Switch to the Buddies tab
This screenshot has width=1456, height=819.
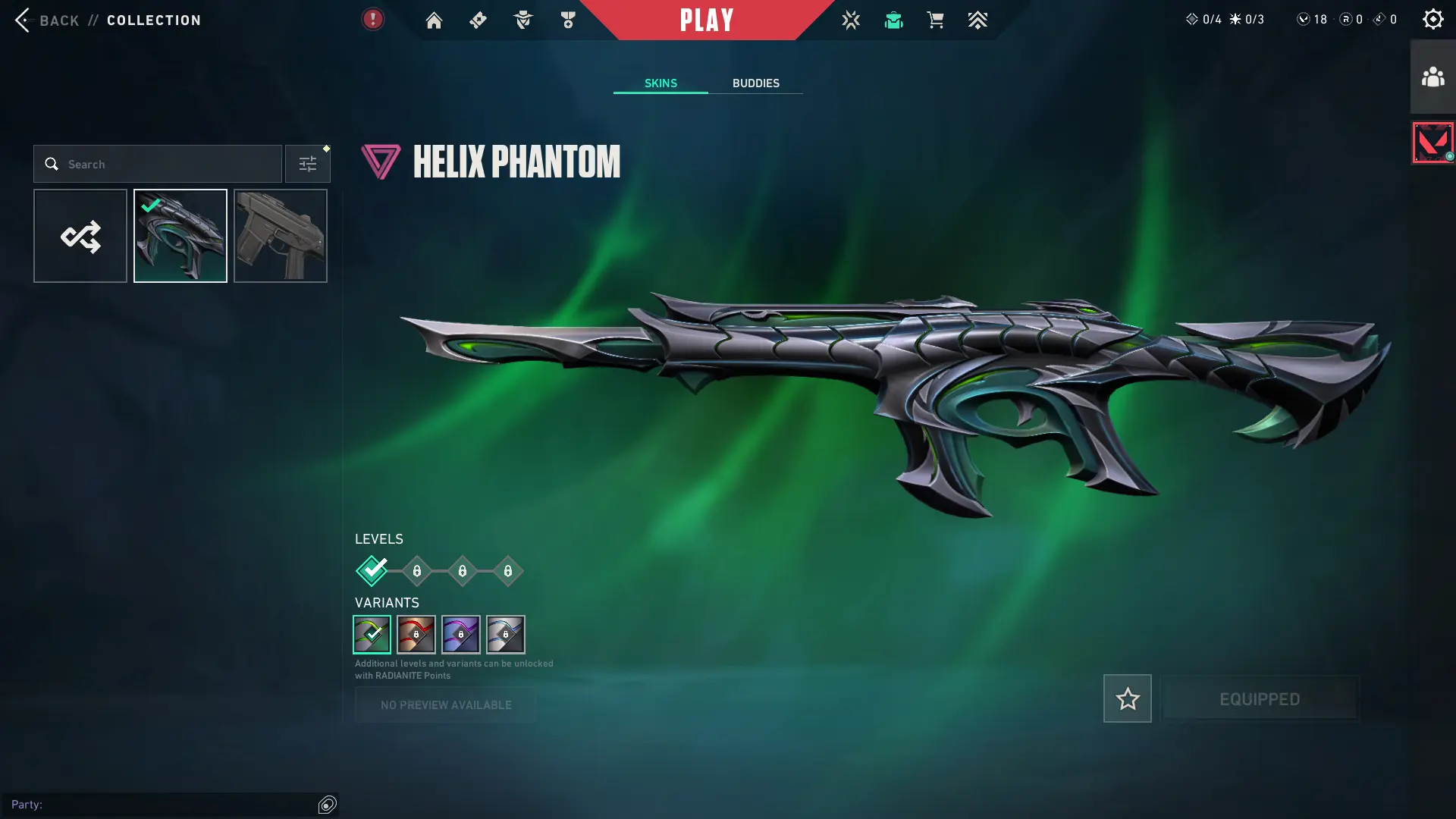click(x=755, y=83)
